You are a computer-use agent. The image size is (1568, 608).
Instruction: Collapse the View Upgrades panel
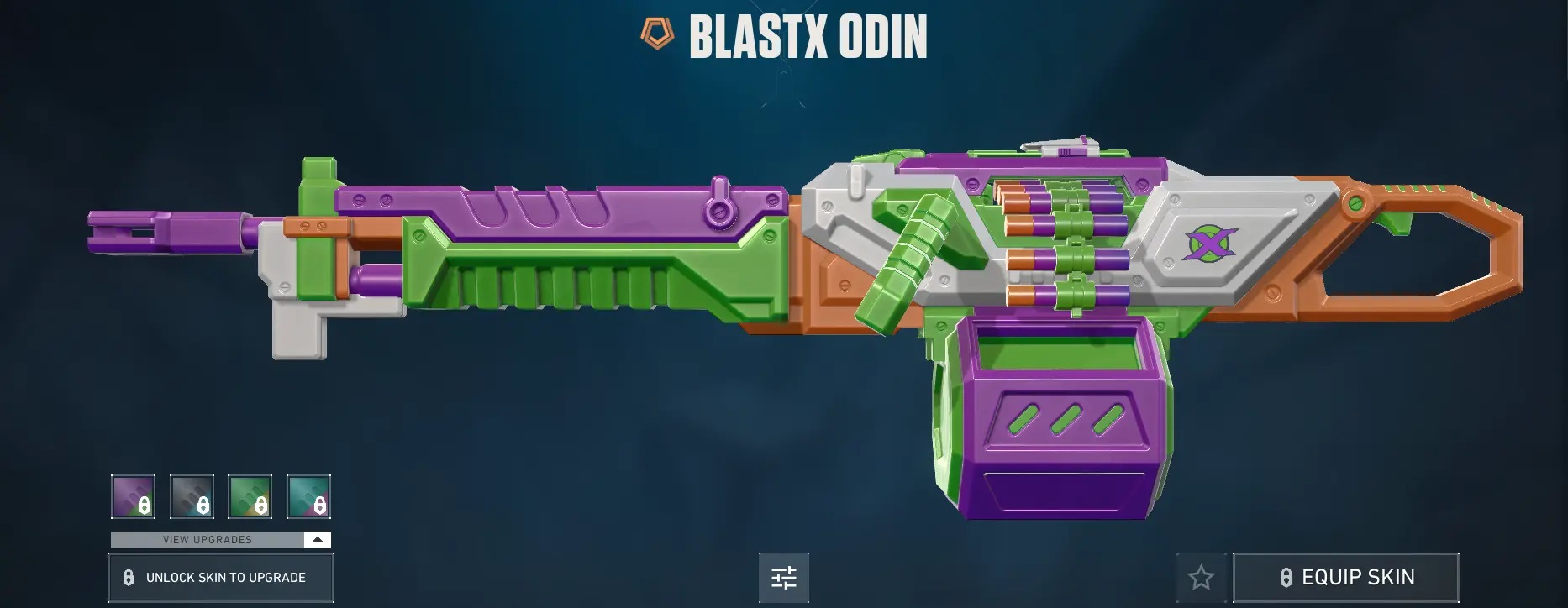click(x=318, y=540)
